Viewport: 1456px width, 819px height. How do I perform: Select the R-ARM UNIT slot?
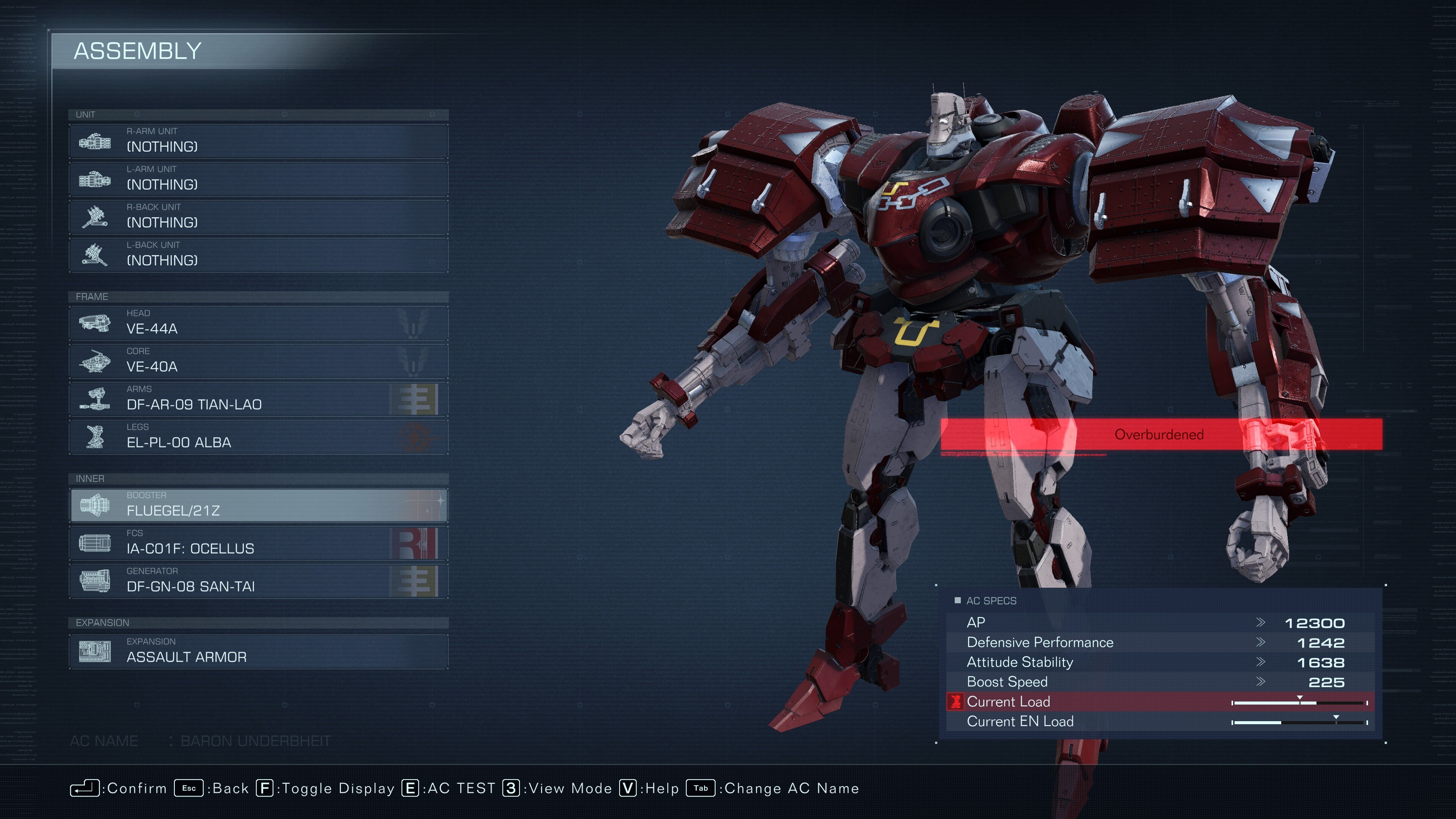click(258, 141)
